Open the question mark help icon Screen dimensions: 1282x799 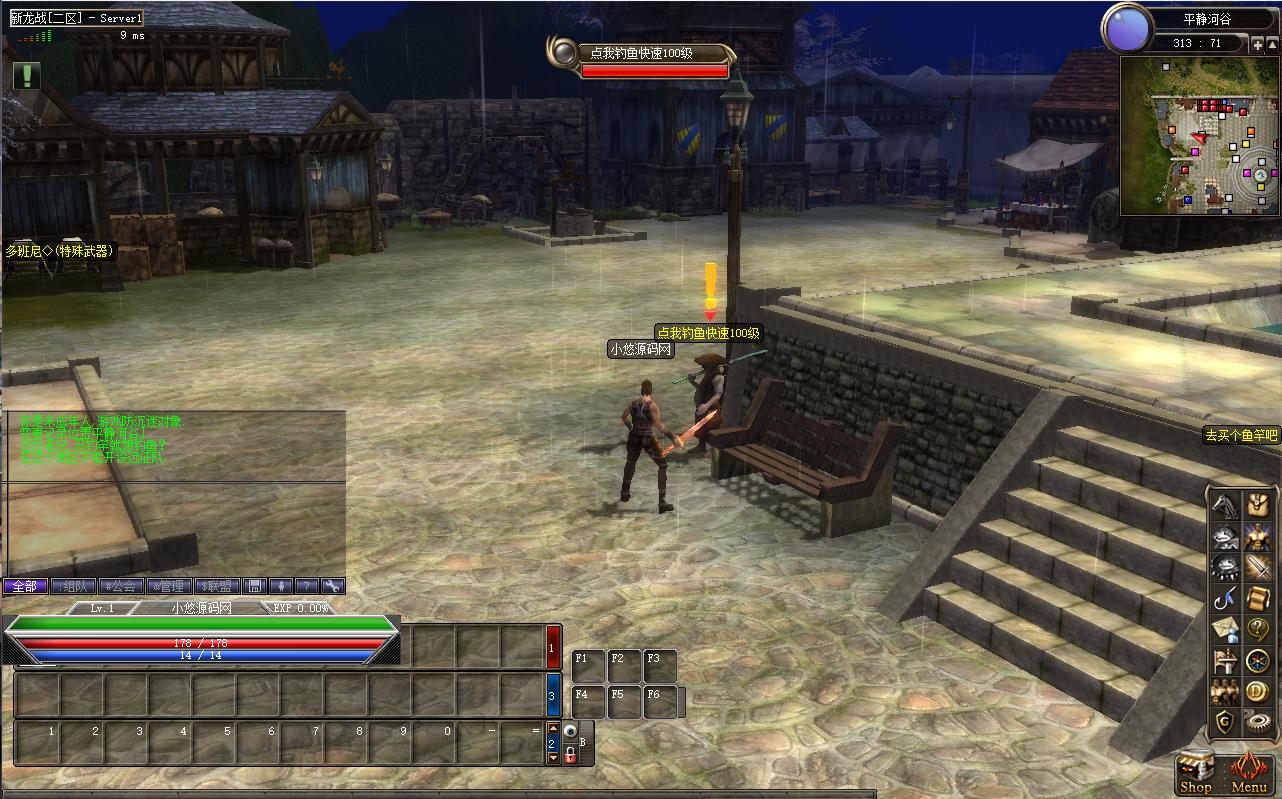(1257, 630)
